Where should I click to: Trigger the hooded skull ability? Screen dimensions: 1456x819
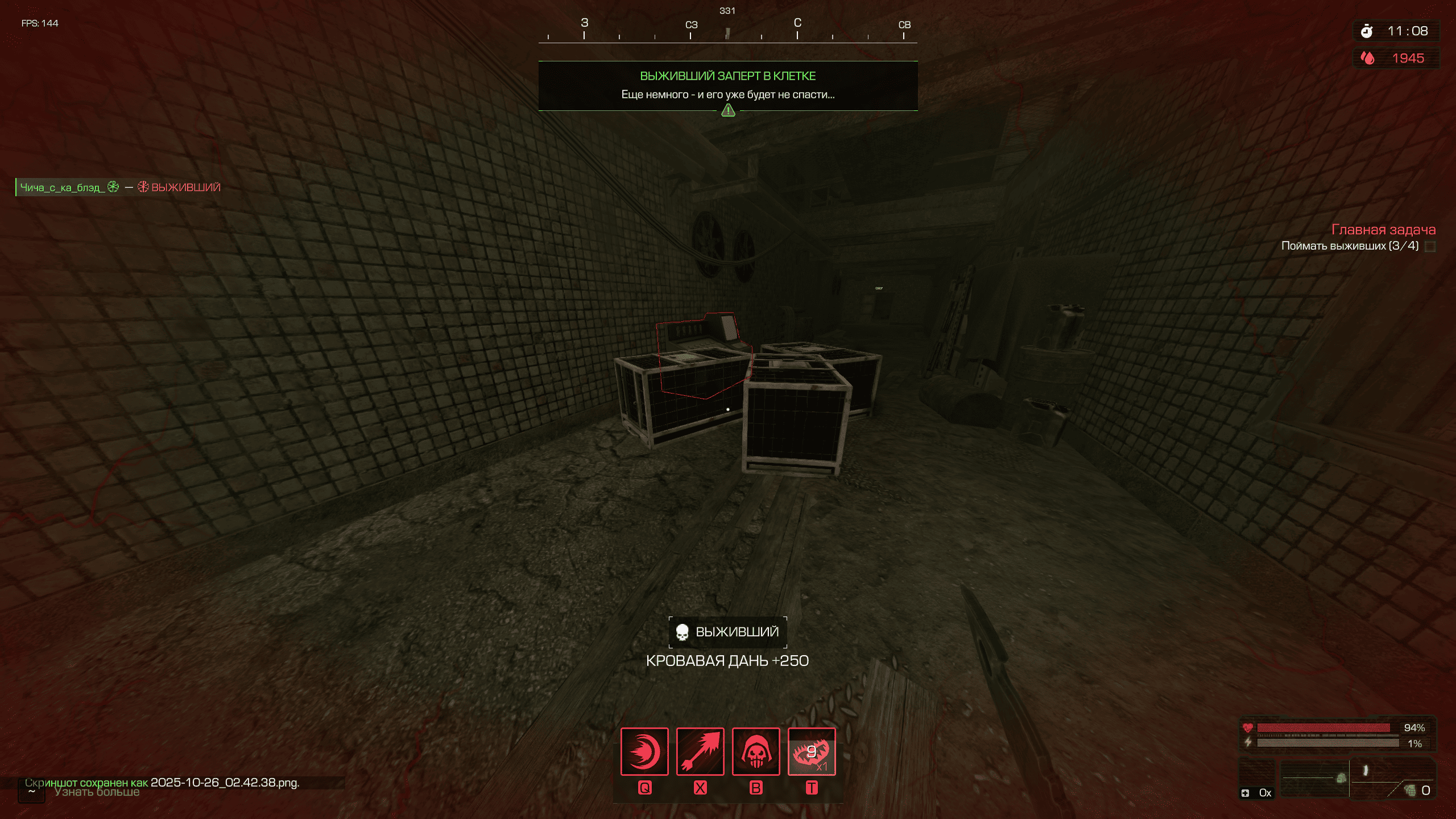[x=756, y=751]
